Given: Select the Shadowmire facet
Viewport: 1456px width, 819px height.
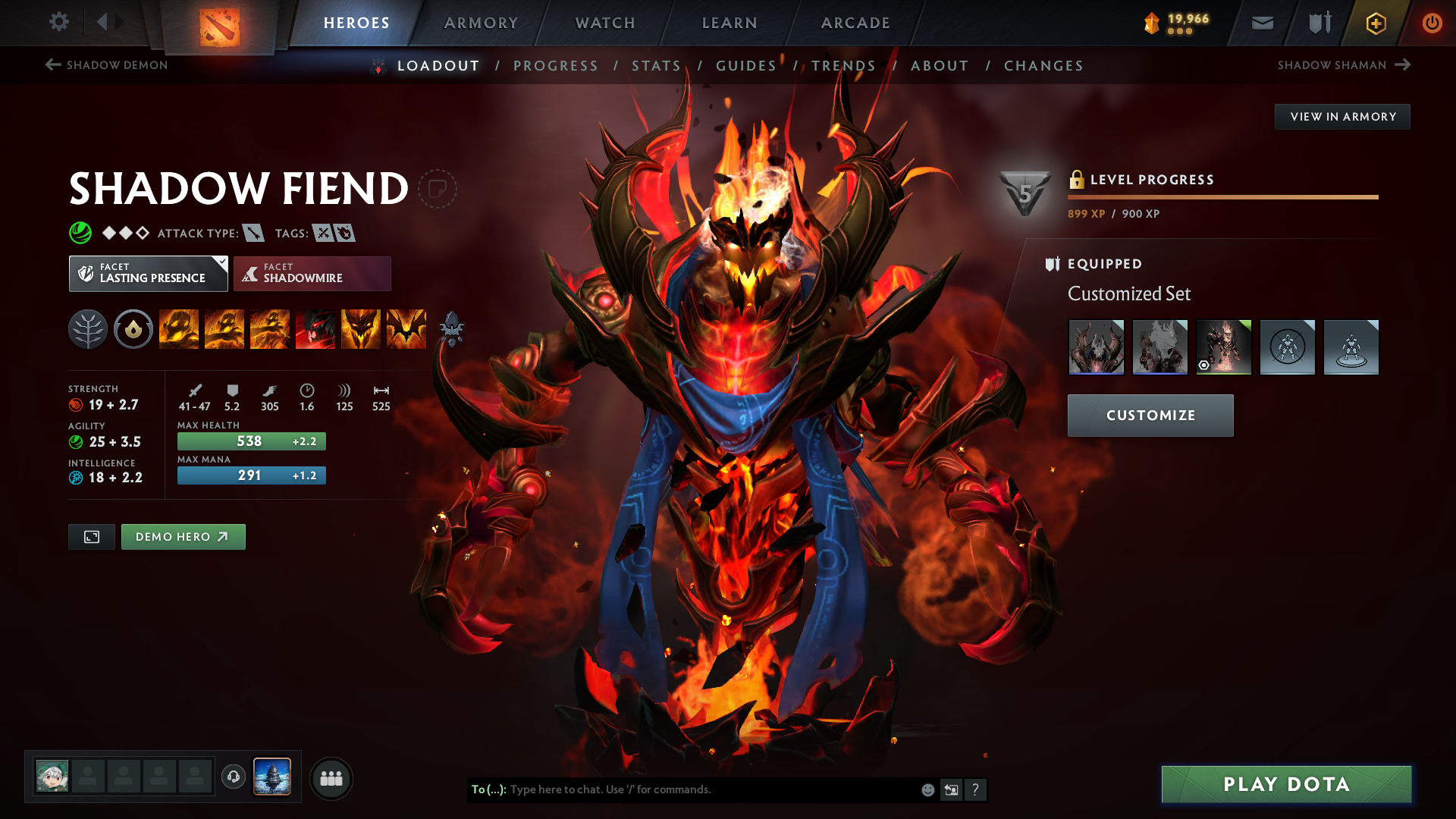Looking at the screenshot, I should tap(312, 273).
